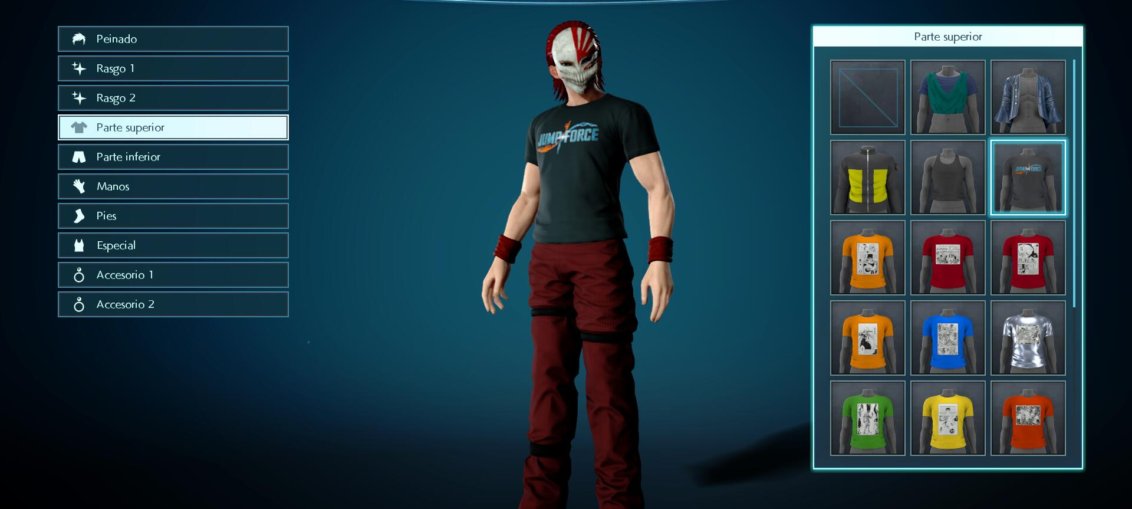This screenshot has width=1132, height=509.
Task: Open the Accesorio 2 entry
Action: [x=173, y=304]
